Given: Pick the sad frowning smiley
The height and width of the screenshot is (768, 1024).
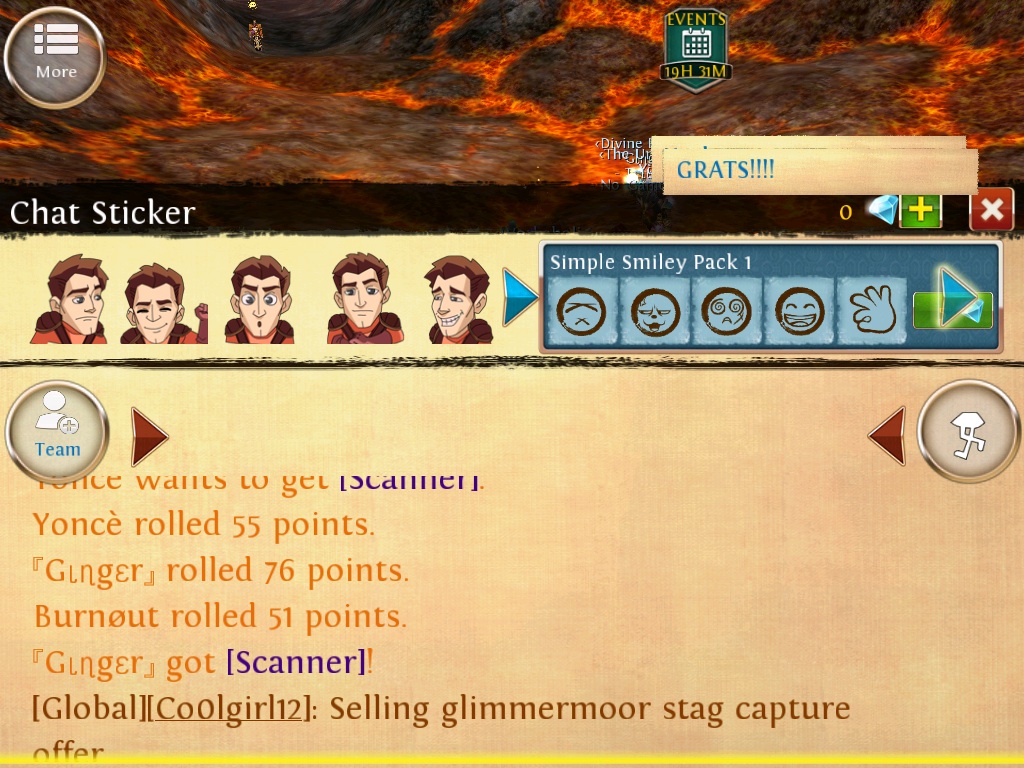Looking at the screenshot, I should click(x=580, y=311).
